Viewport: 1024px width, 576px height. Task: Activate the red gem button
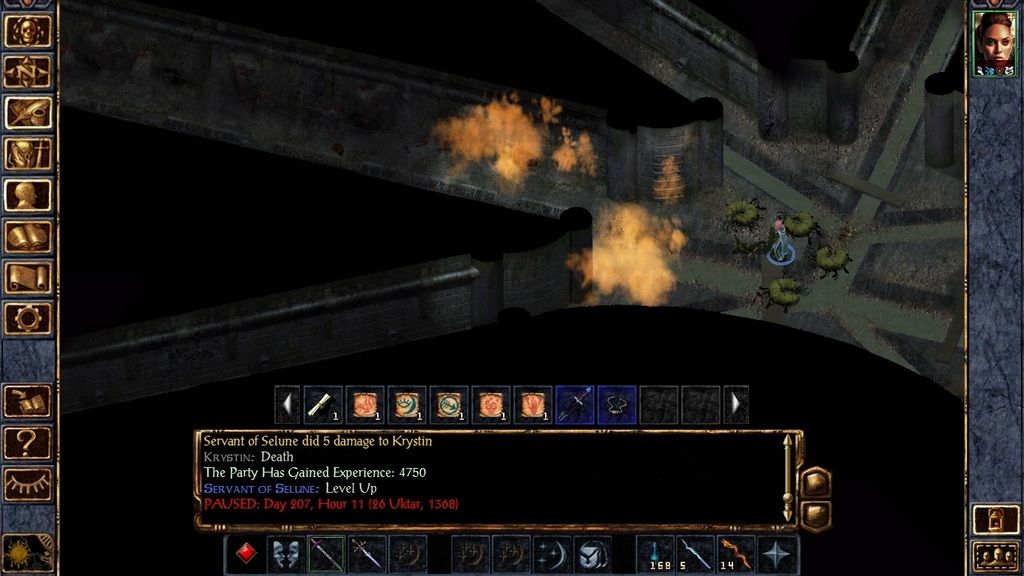245,554
